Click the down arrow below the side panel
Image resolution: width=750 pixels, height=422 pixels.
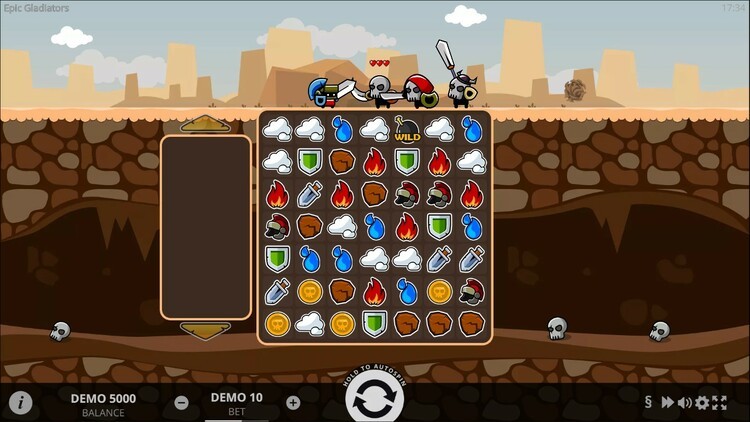tap(205, 329)
